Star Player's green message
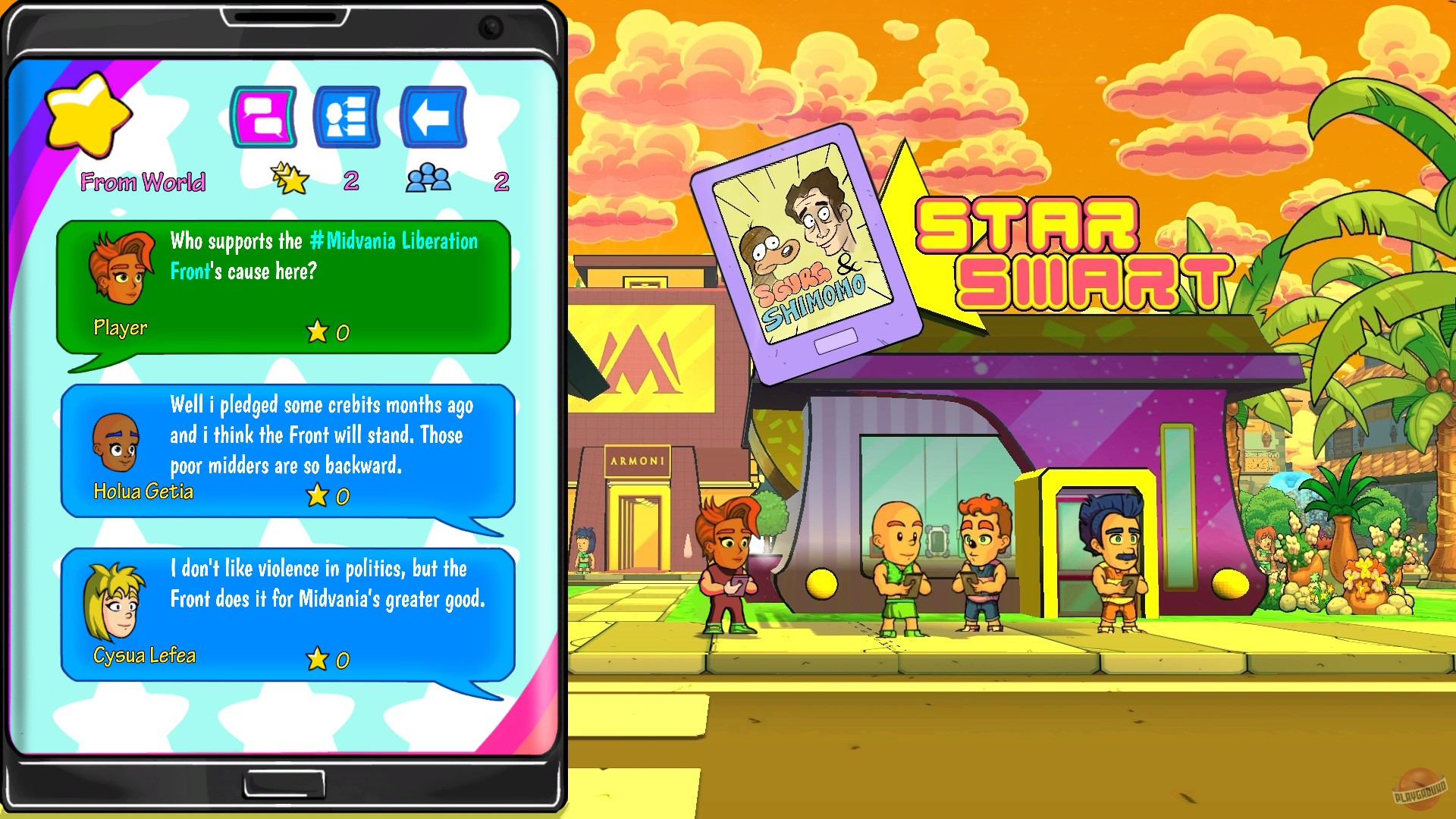The height and width of the screenshot is (819, 1456). click(x=318, y=331)
